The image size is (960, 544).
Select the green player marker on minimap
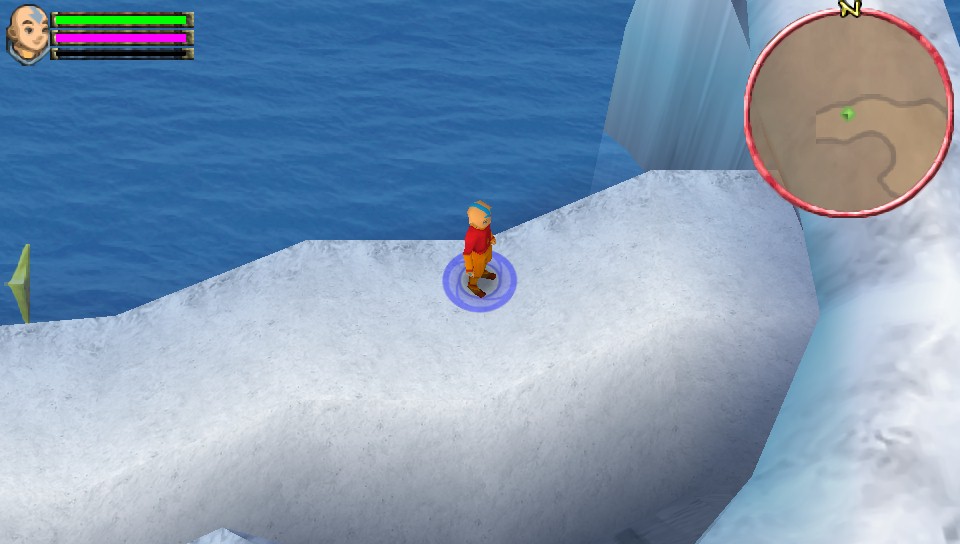point(848,113)
